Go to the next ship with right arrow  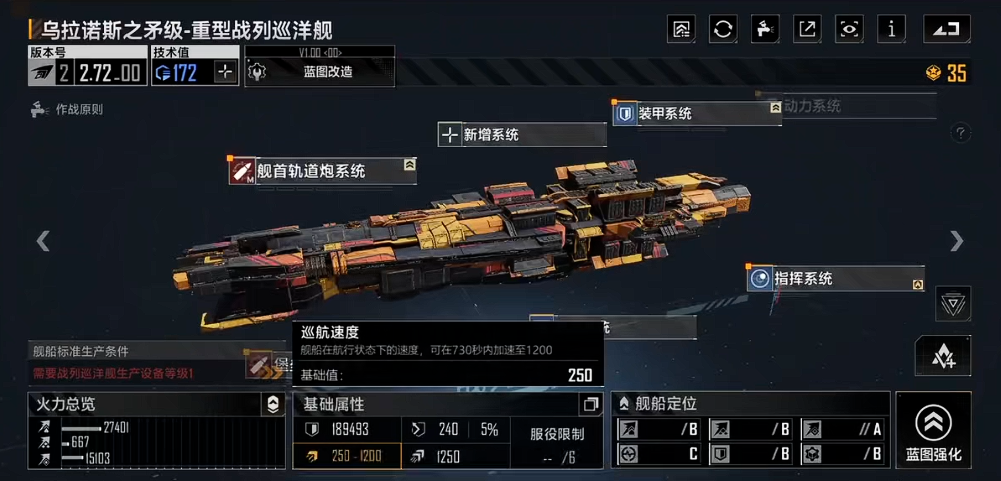coord(957,241)
